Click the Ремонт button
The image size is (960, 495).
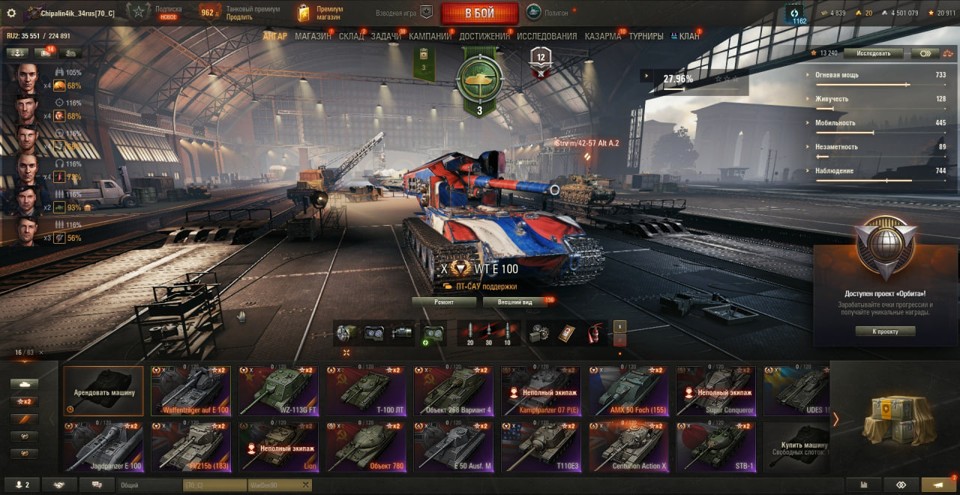point(443,301)
